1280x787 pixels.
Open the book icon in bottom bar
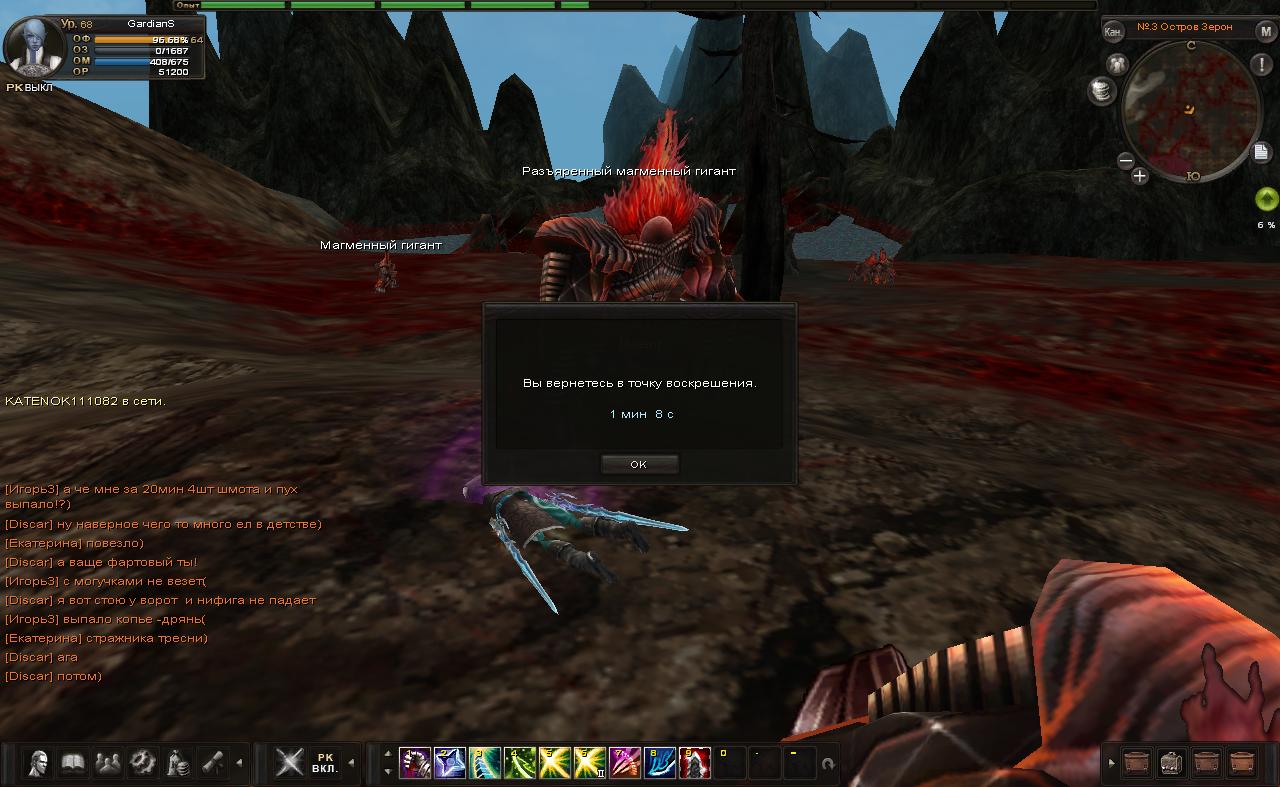[x=73, y=763]
